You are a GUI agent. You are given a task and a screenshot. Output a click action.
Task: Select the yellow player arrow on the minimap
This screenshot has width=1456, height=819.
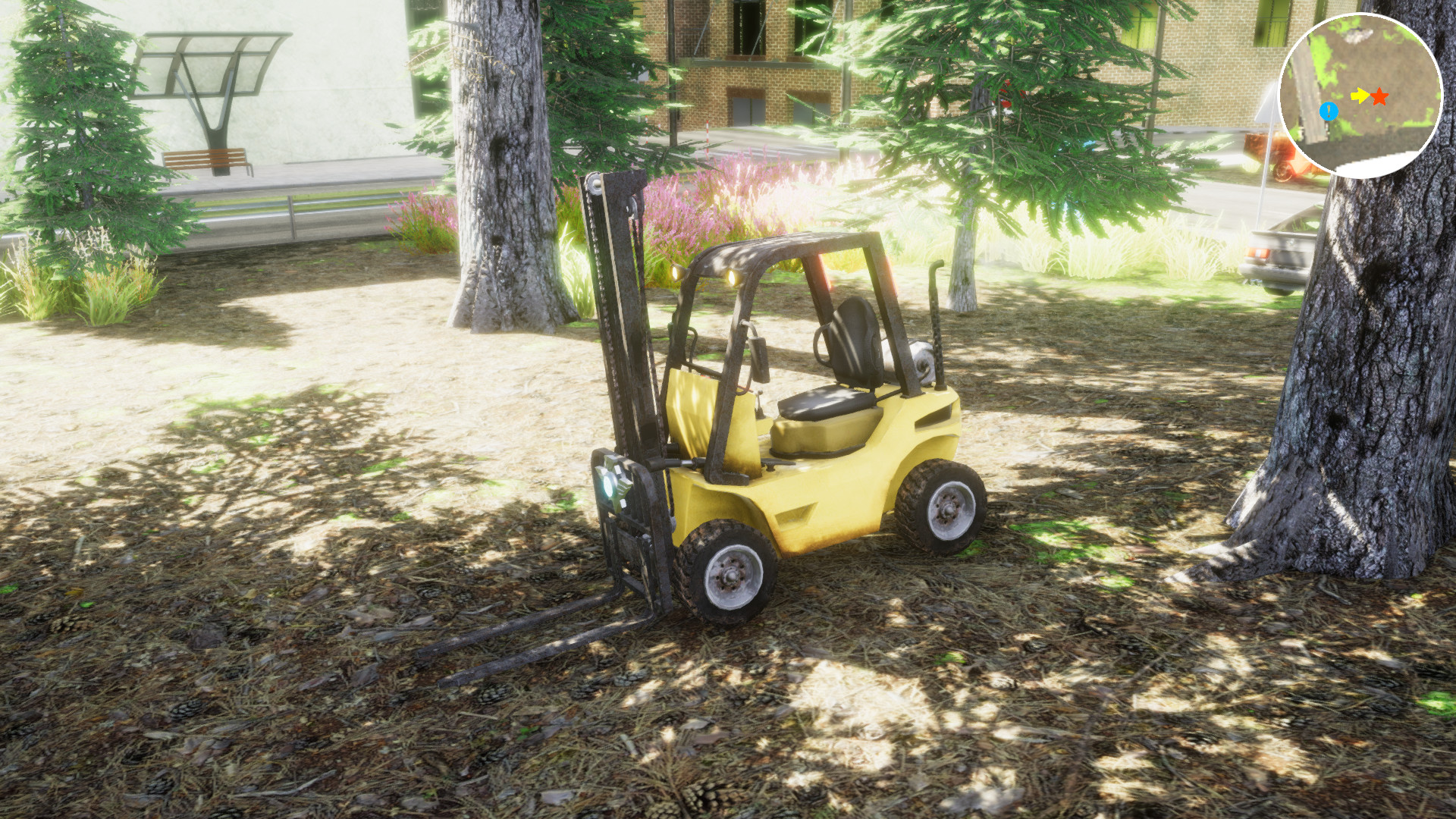tap(1360, 95)
